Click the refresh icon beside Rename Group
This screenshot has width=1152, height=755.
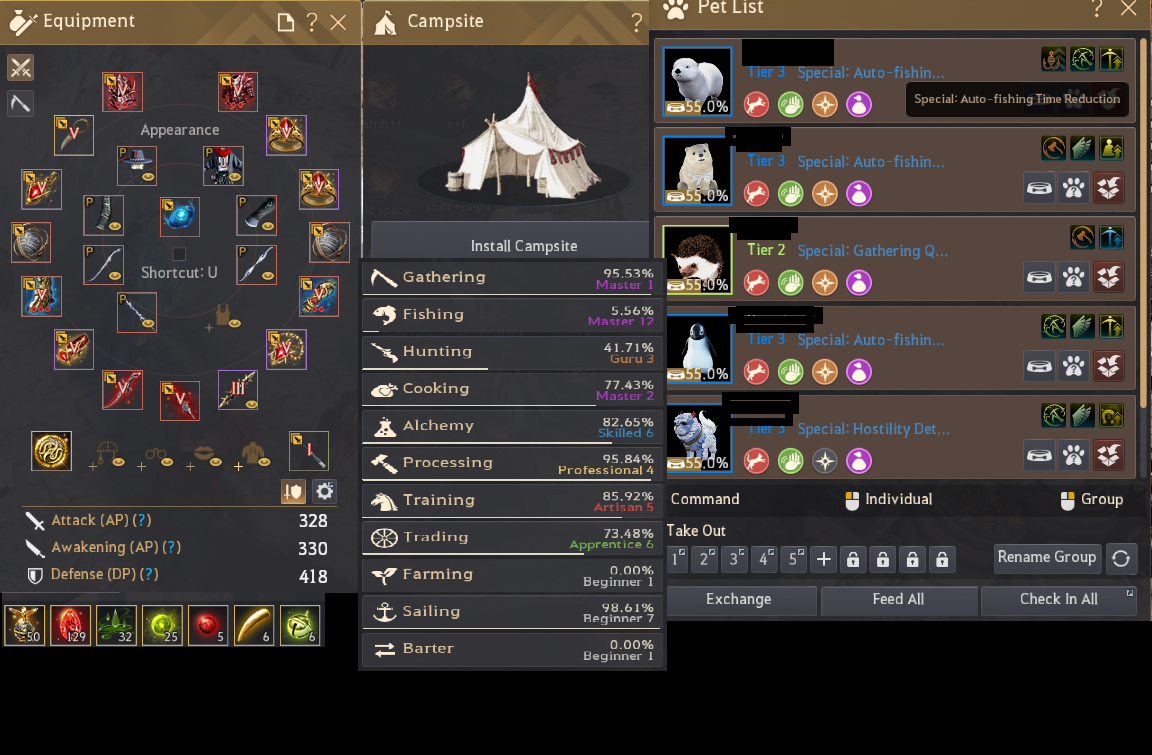coord(1121,559)
